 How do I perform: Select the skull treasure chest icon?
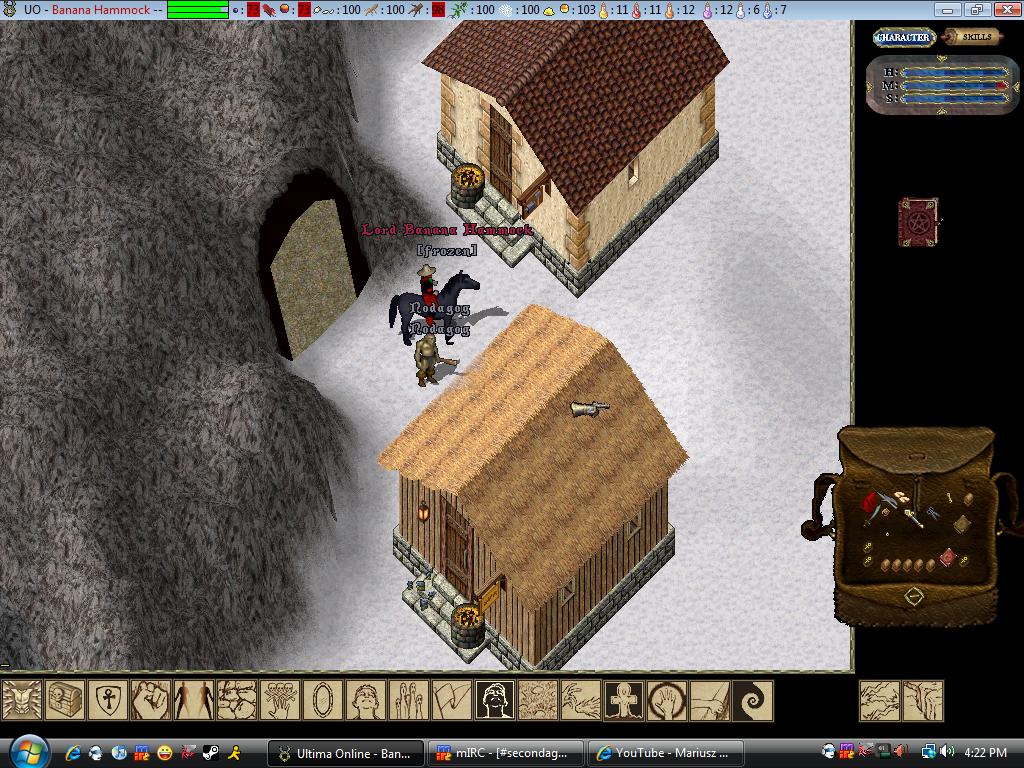(65, 700)
